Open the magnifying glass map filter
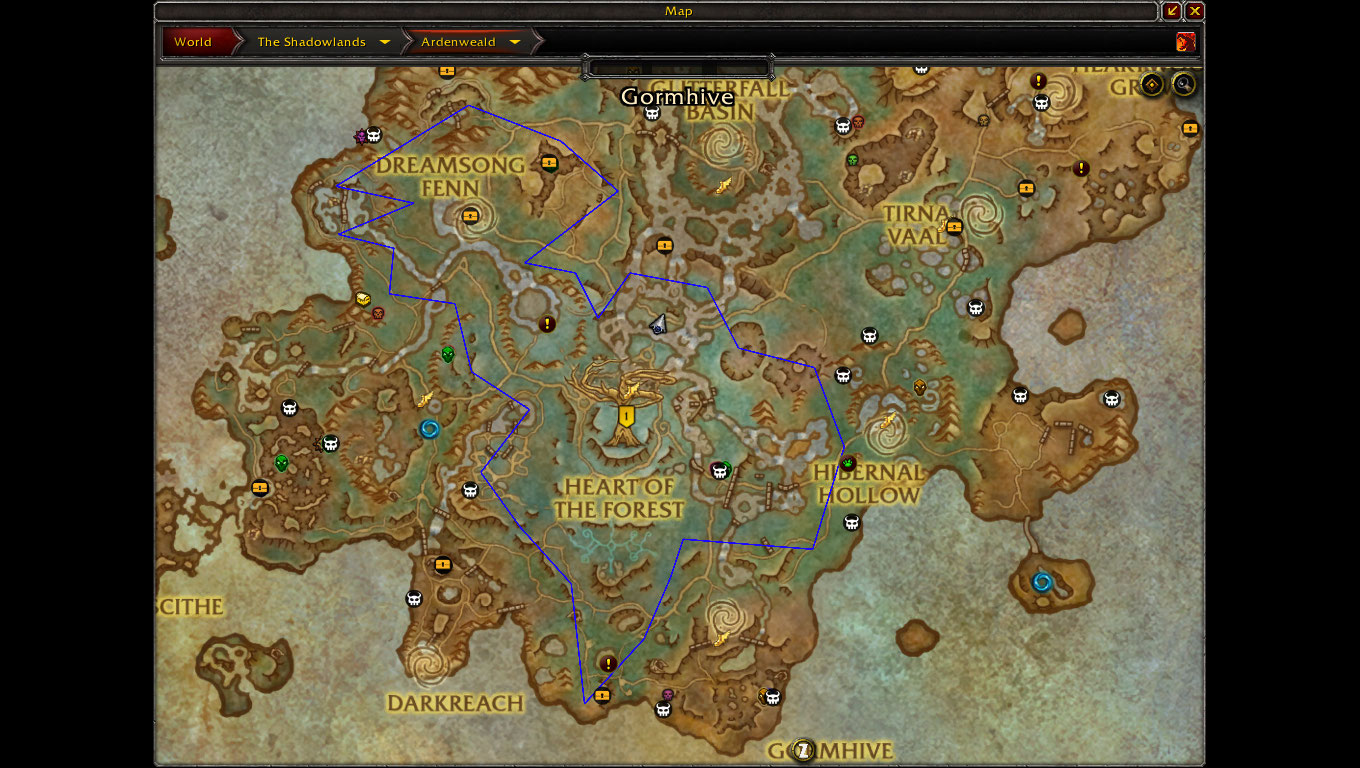The image size is (1360, 768). [x=1184, y=84]
